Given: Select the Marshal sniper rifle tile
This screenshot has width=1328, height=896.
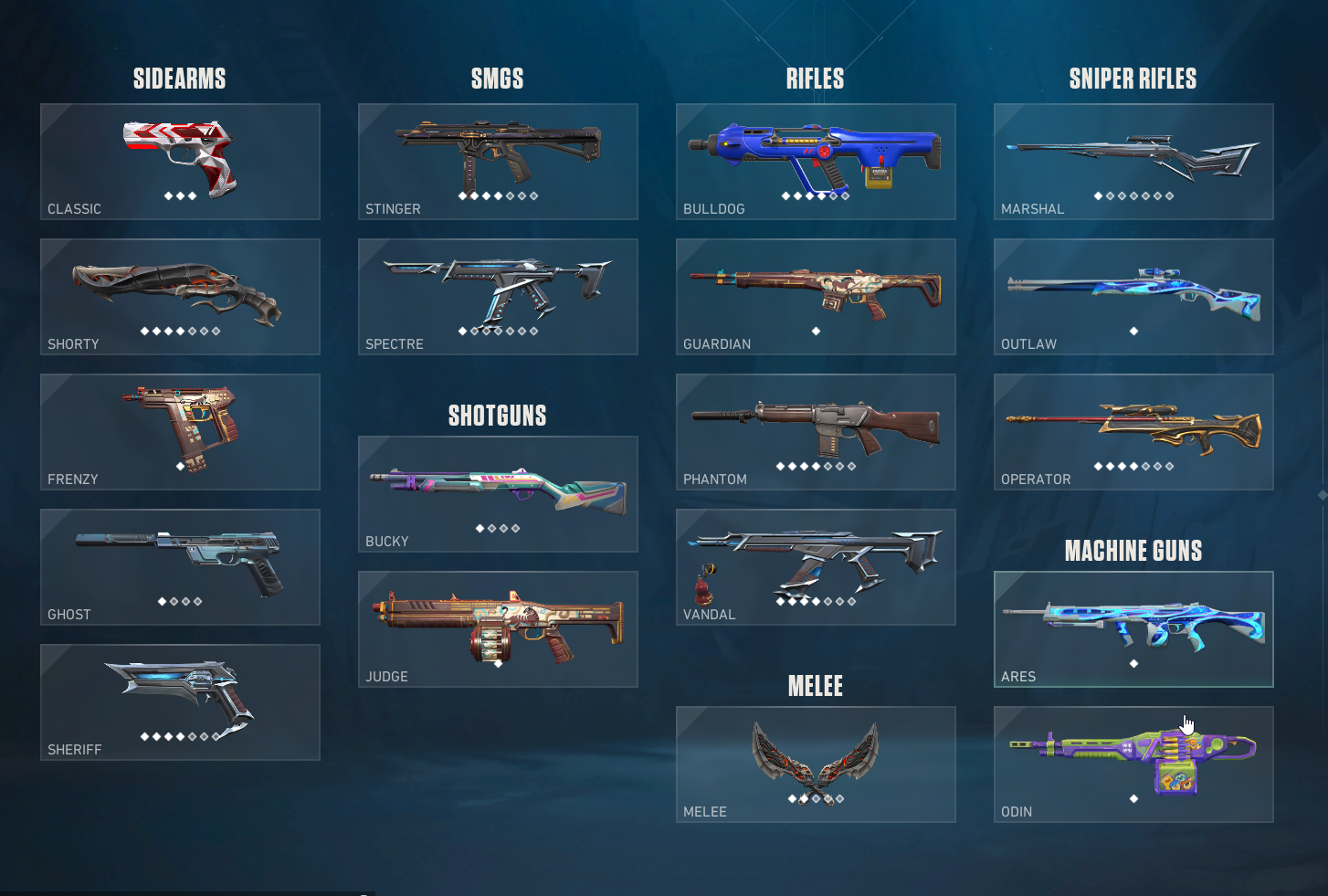Looking at the screenshot, I should [x=1133, y=162].
